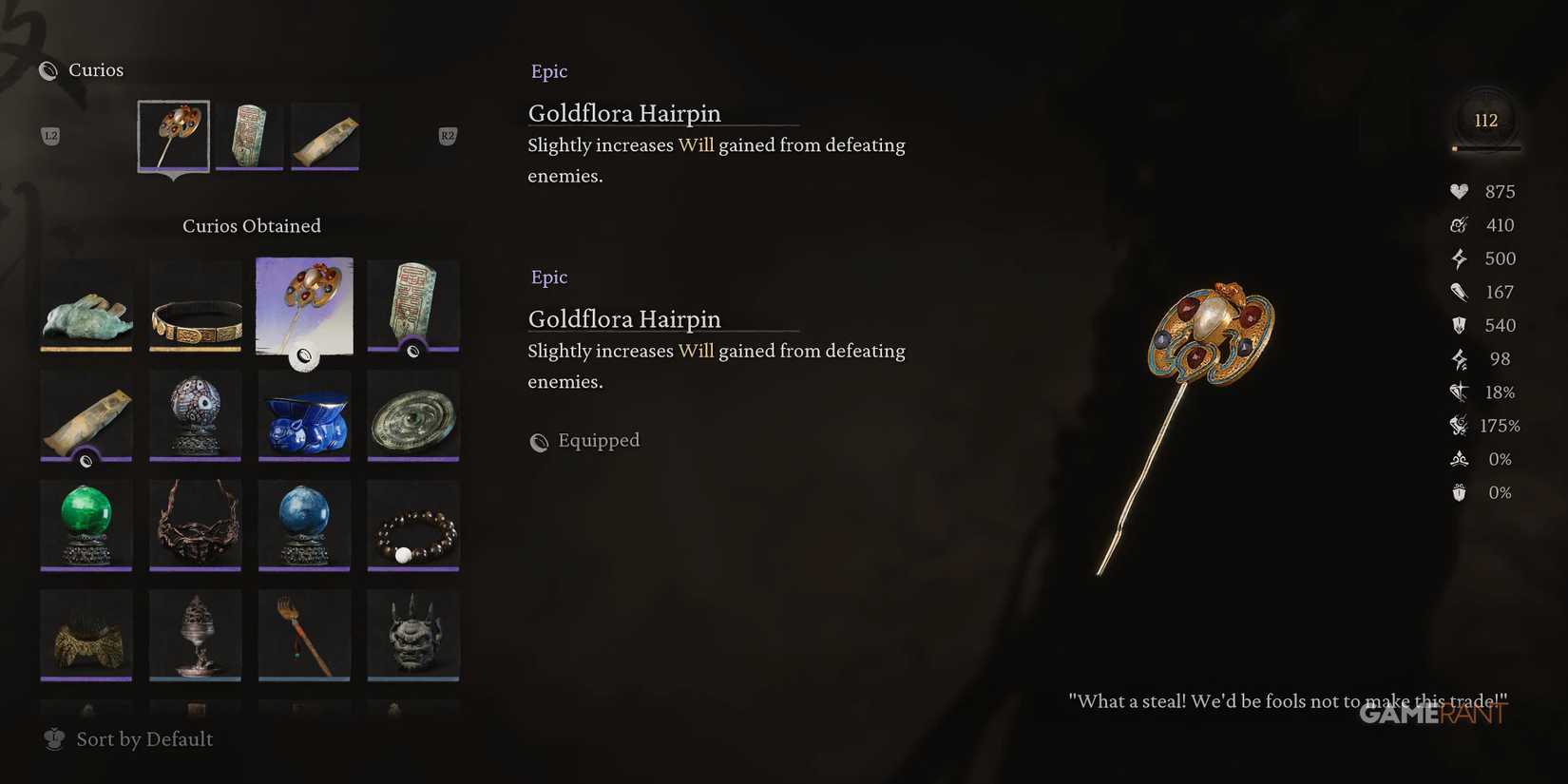Image resolution: width=1568 pixels, height=784 pixels.
Task: Click the sort icon beside Sort by Default
Action: [x=54, y=738]
